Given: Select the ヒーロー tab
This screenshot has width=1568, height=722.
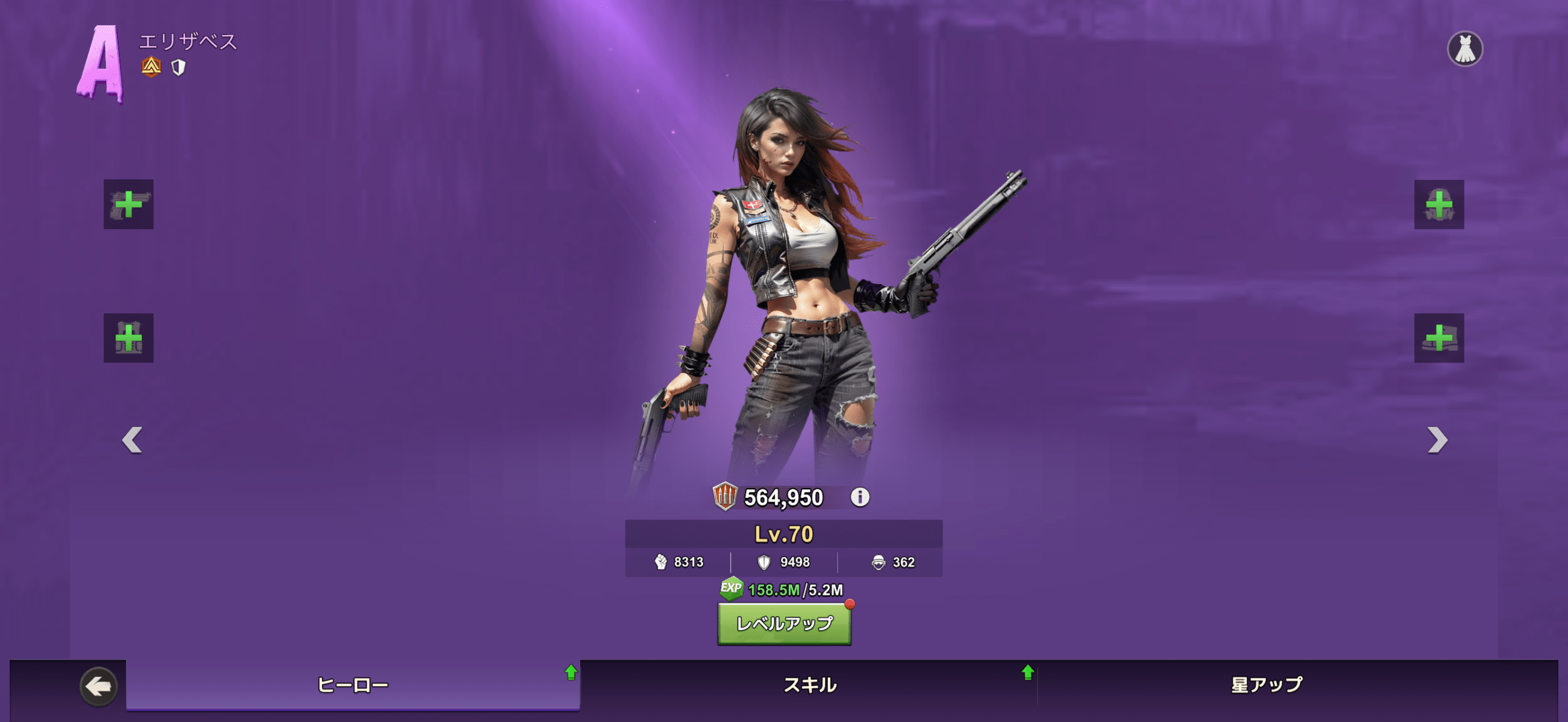Looking at the screenshot, I should tap(353, 685).
